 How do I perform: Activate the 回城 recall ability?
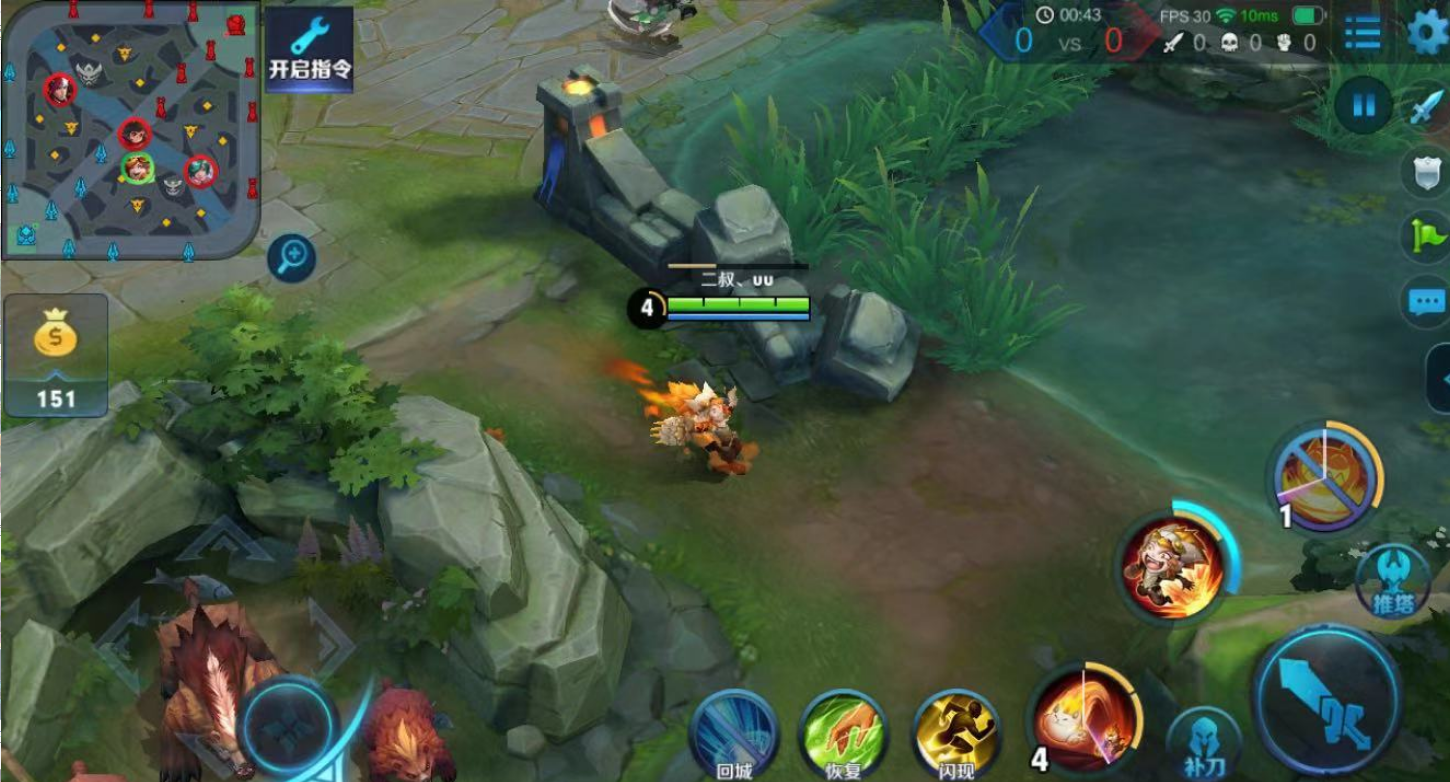[734, 735]
